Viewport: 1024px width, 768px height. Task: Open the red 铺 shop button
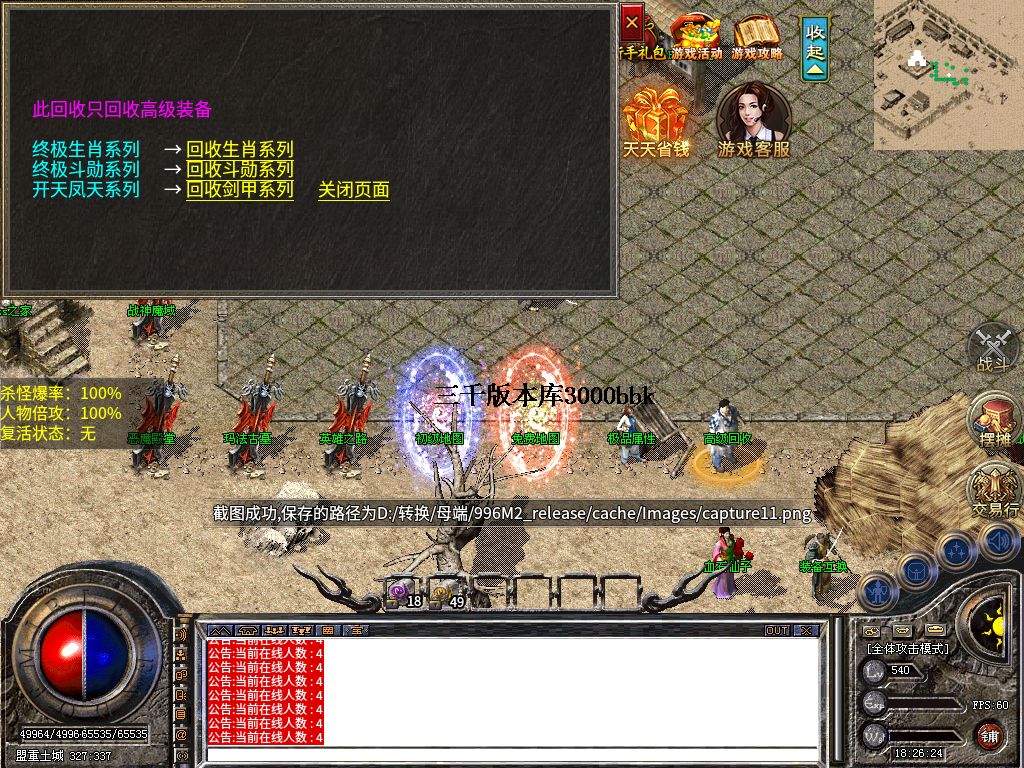(x=990, y=737)
